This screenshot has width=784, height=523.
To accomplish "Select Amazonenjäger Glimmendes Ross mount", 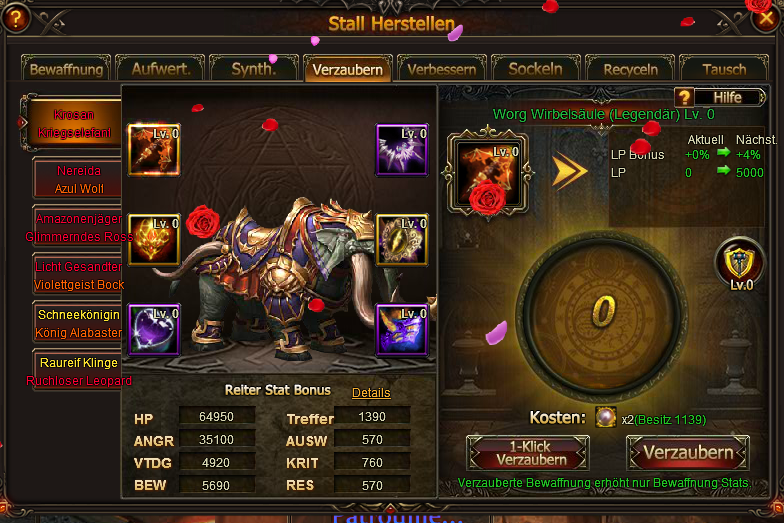I will click(79, 227).
